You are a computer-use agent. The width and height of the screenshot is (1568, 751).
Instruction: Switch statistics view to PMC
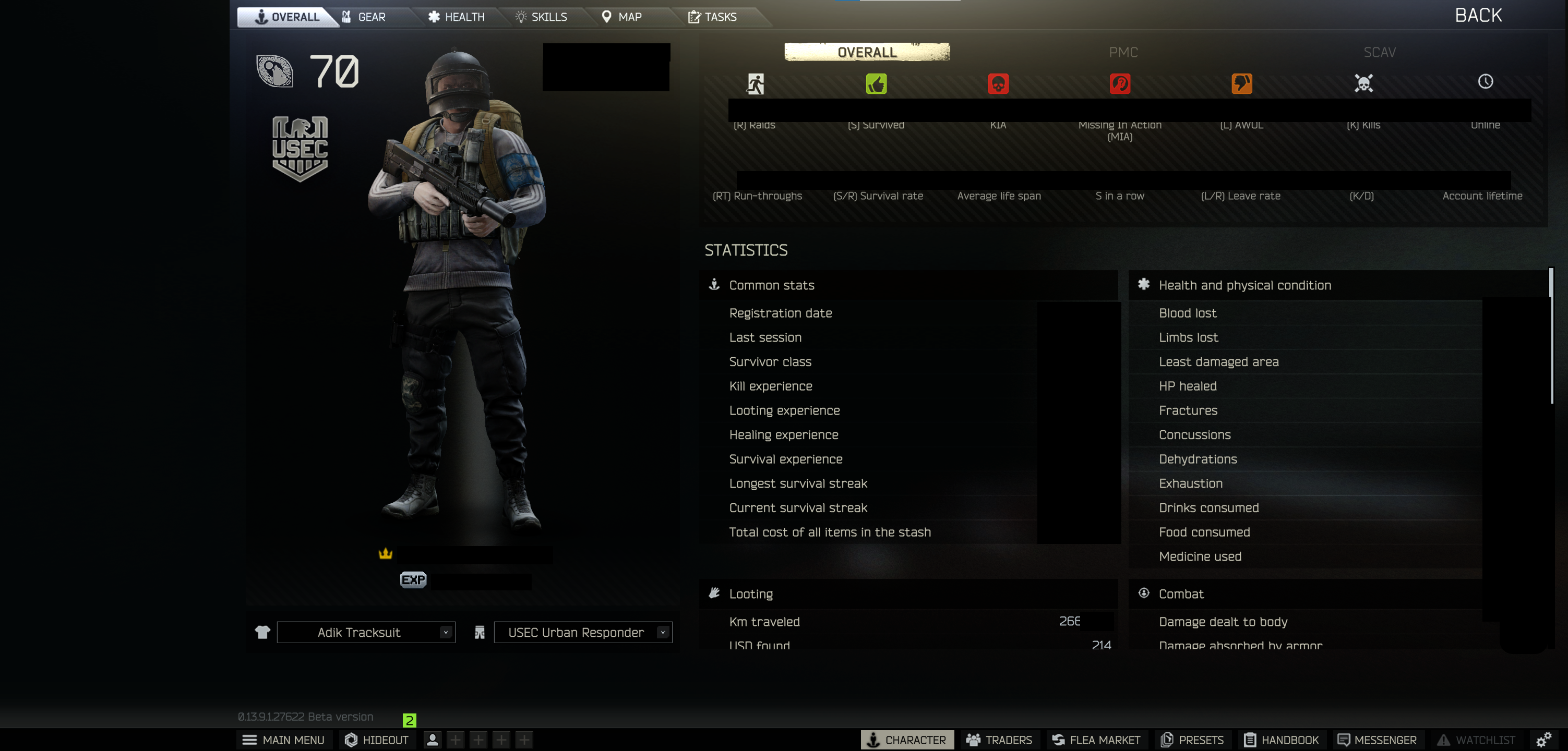pyautogui.click(x=1123, y=52)
